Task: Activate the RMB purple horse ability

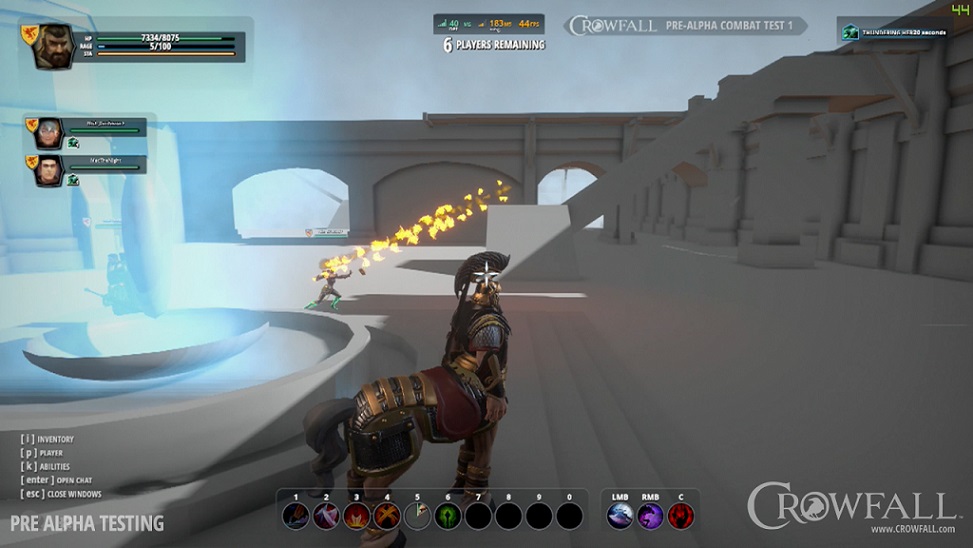Action: (651, 516)
